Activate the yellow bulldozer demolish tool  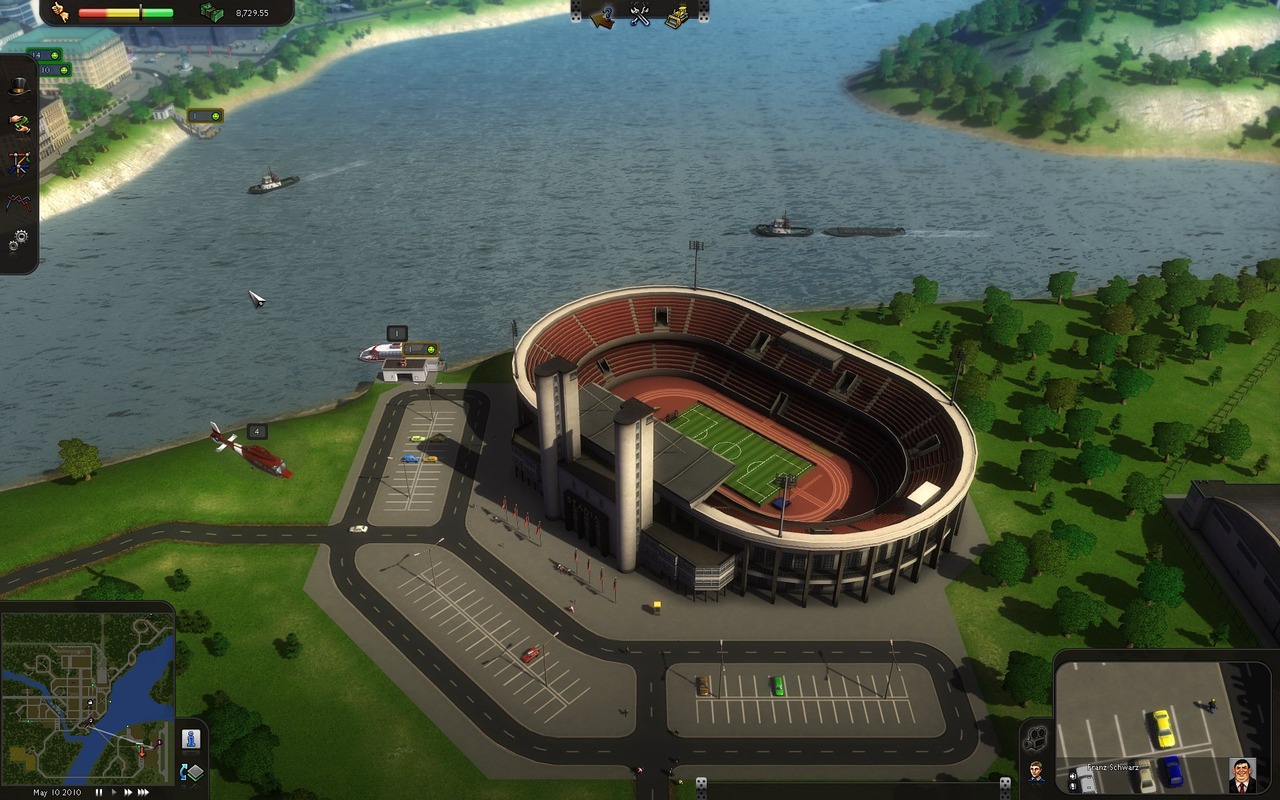(x=677, y=15)
